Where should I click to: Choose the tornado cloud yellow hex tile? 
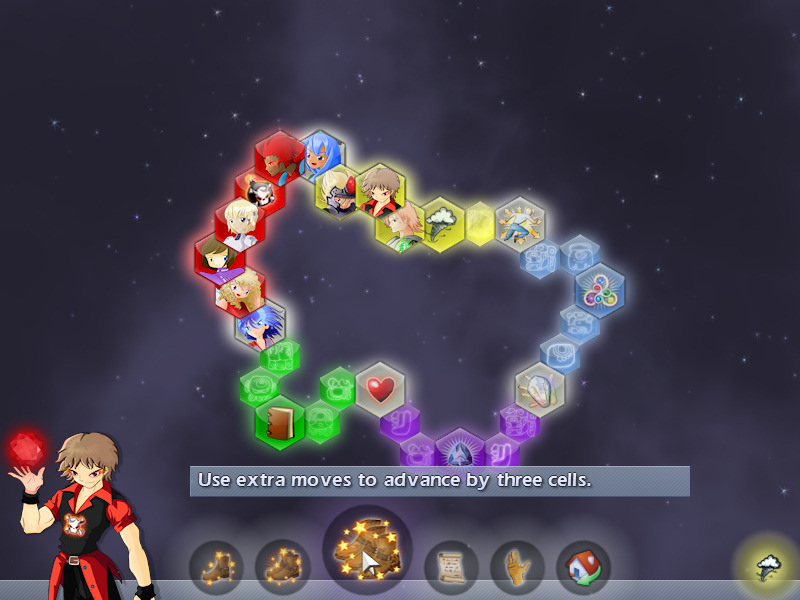(441, 221)
